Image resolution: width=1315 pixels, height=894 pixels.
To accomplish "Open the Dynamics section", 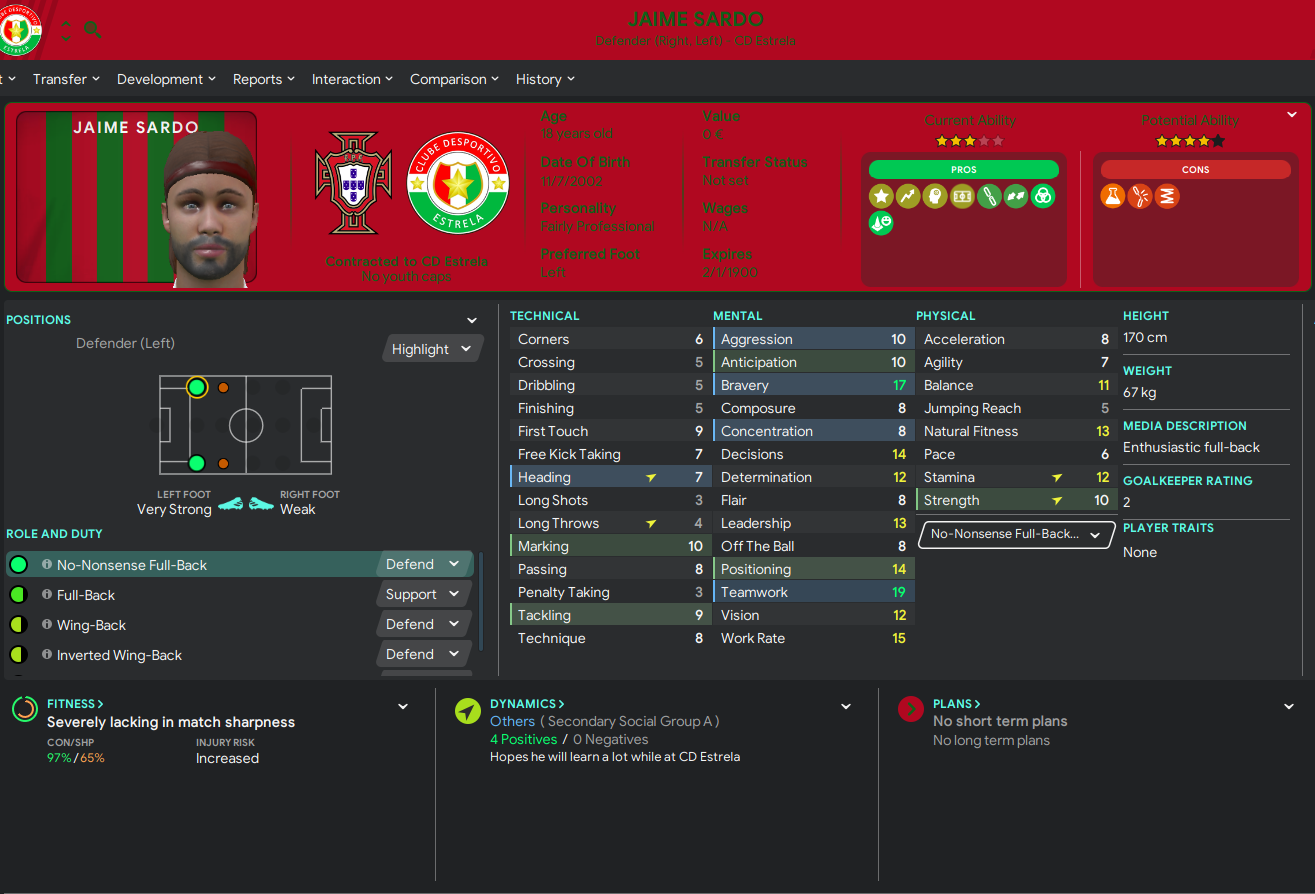I will [526, 704].
